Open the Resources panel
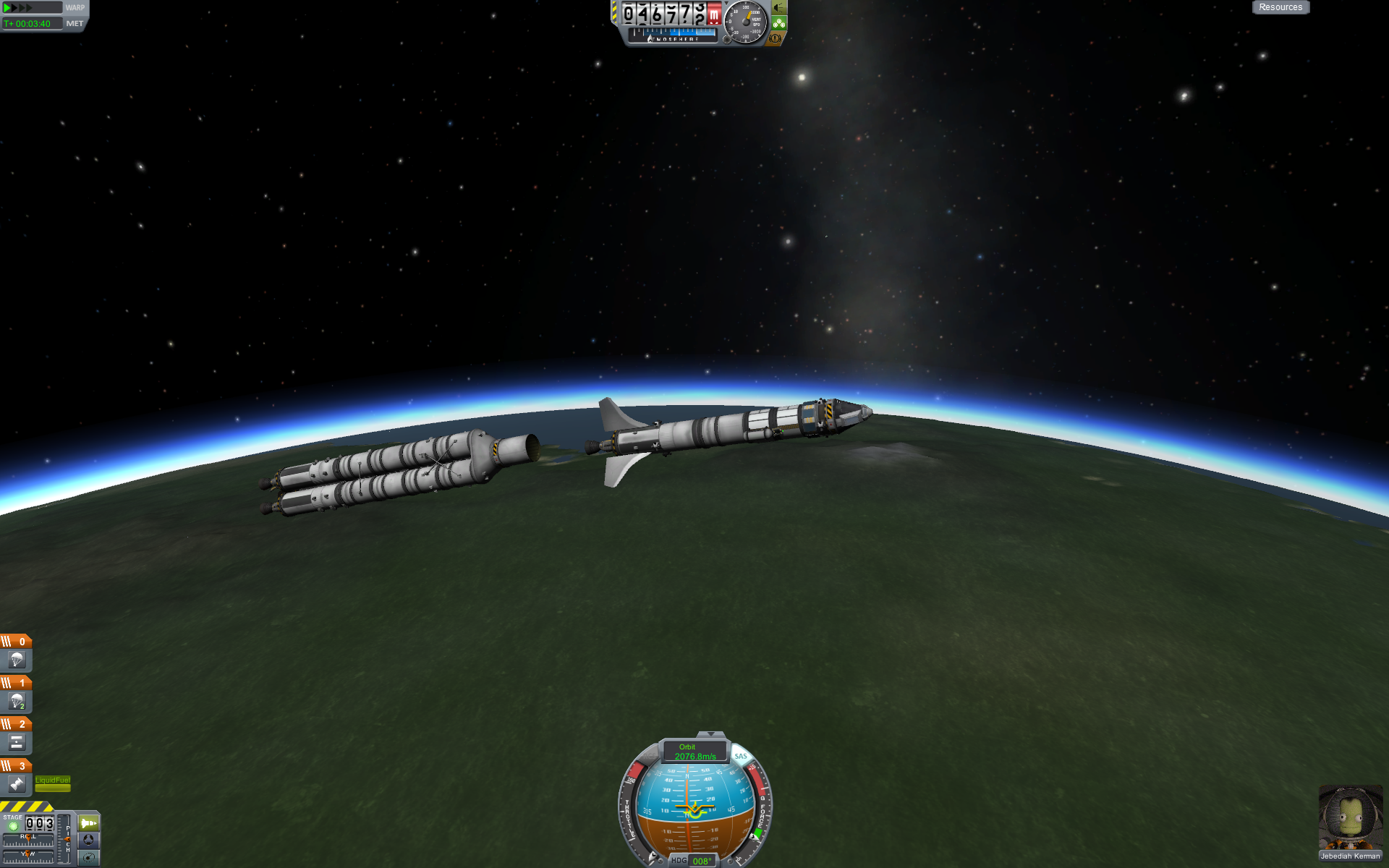The width and height of the screenshot is (1389, 868). [1280, 7]
